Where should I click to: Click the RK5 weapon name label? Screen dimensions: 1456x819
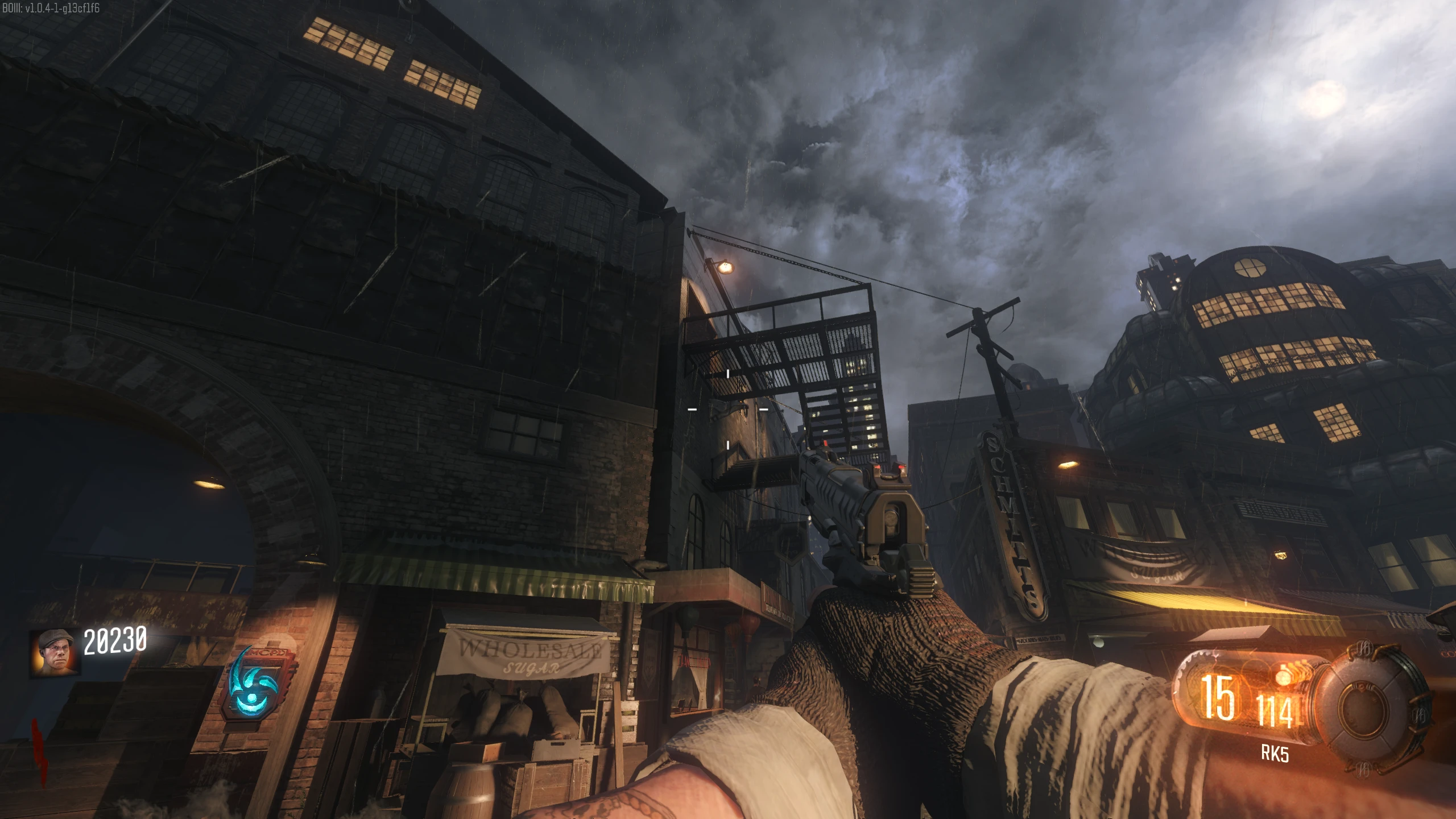click(1275, 754)
